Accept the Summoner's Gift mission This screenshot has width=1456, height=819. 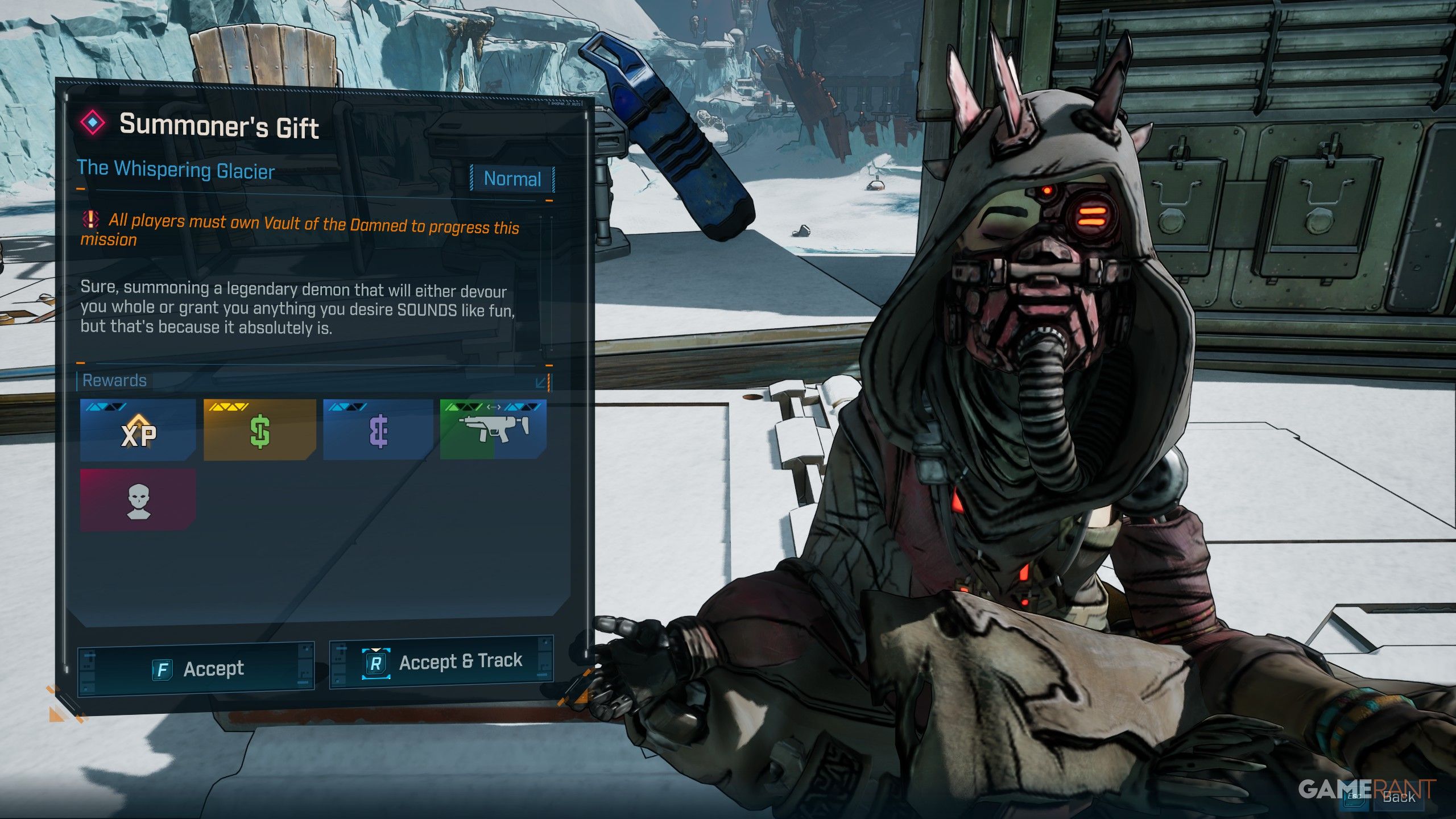coord(197,669)
